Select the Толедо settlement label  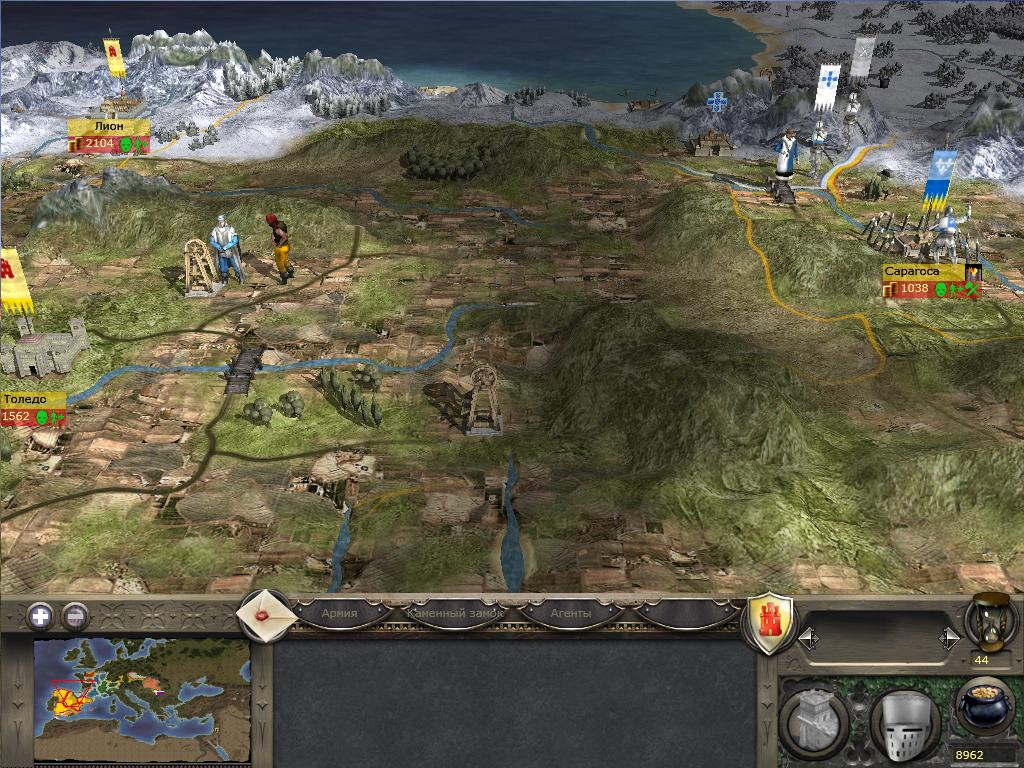(x=28, y=399)
